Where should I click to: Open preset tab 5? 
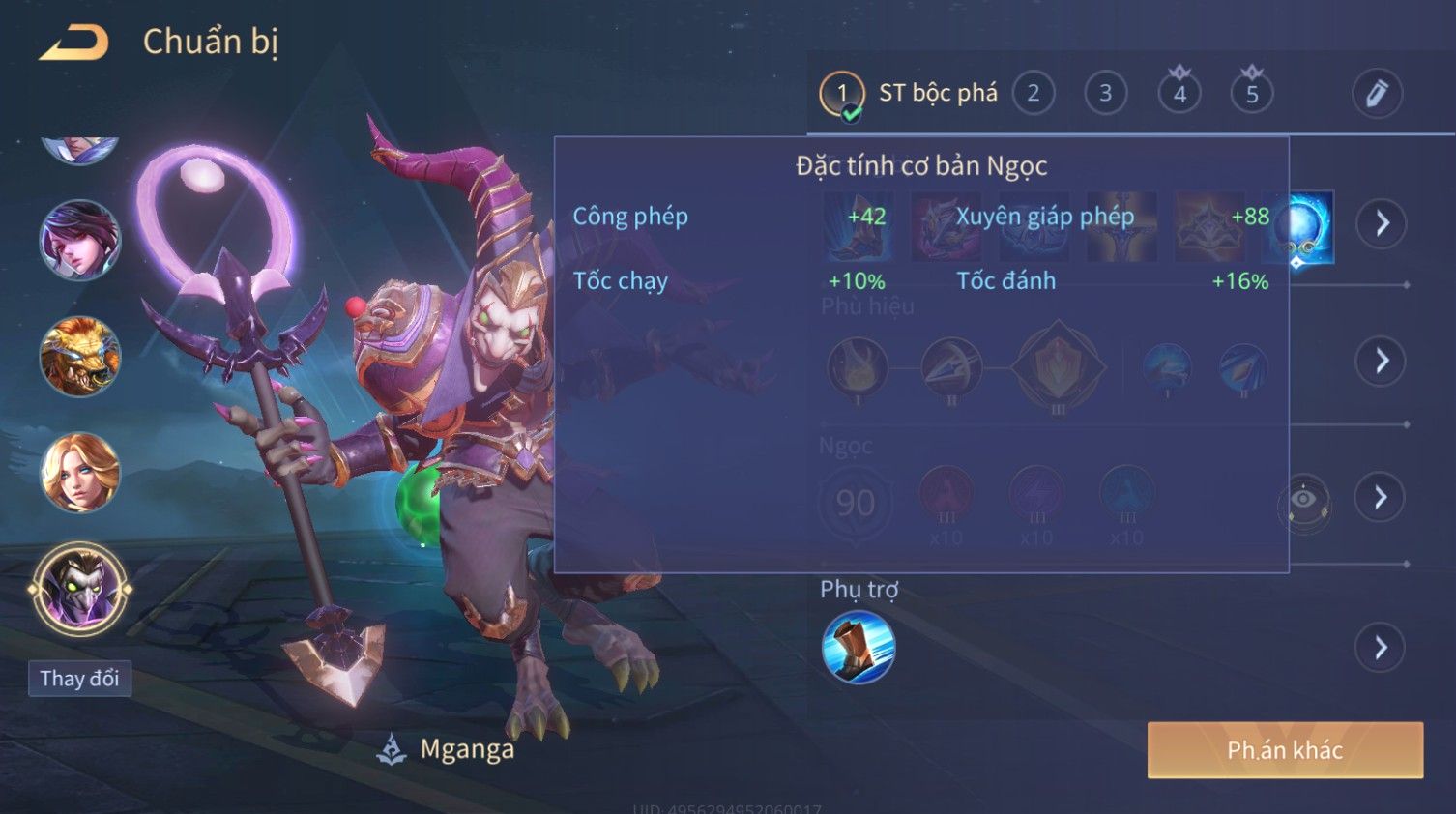coord(1252,94)
